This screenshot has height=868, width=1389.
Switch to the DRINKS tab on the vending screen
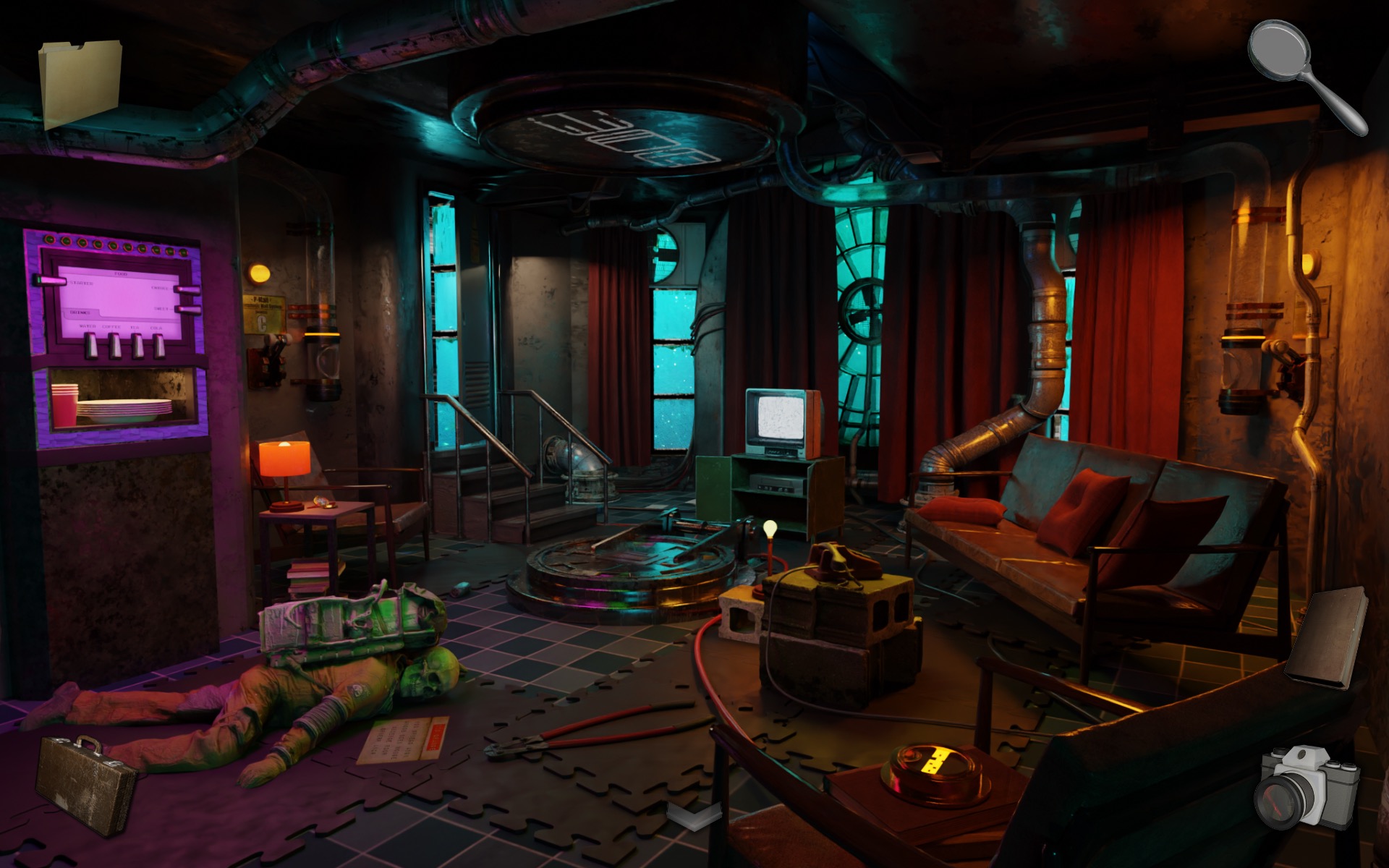(x=81, y=312)
